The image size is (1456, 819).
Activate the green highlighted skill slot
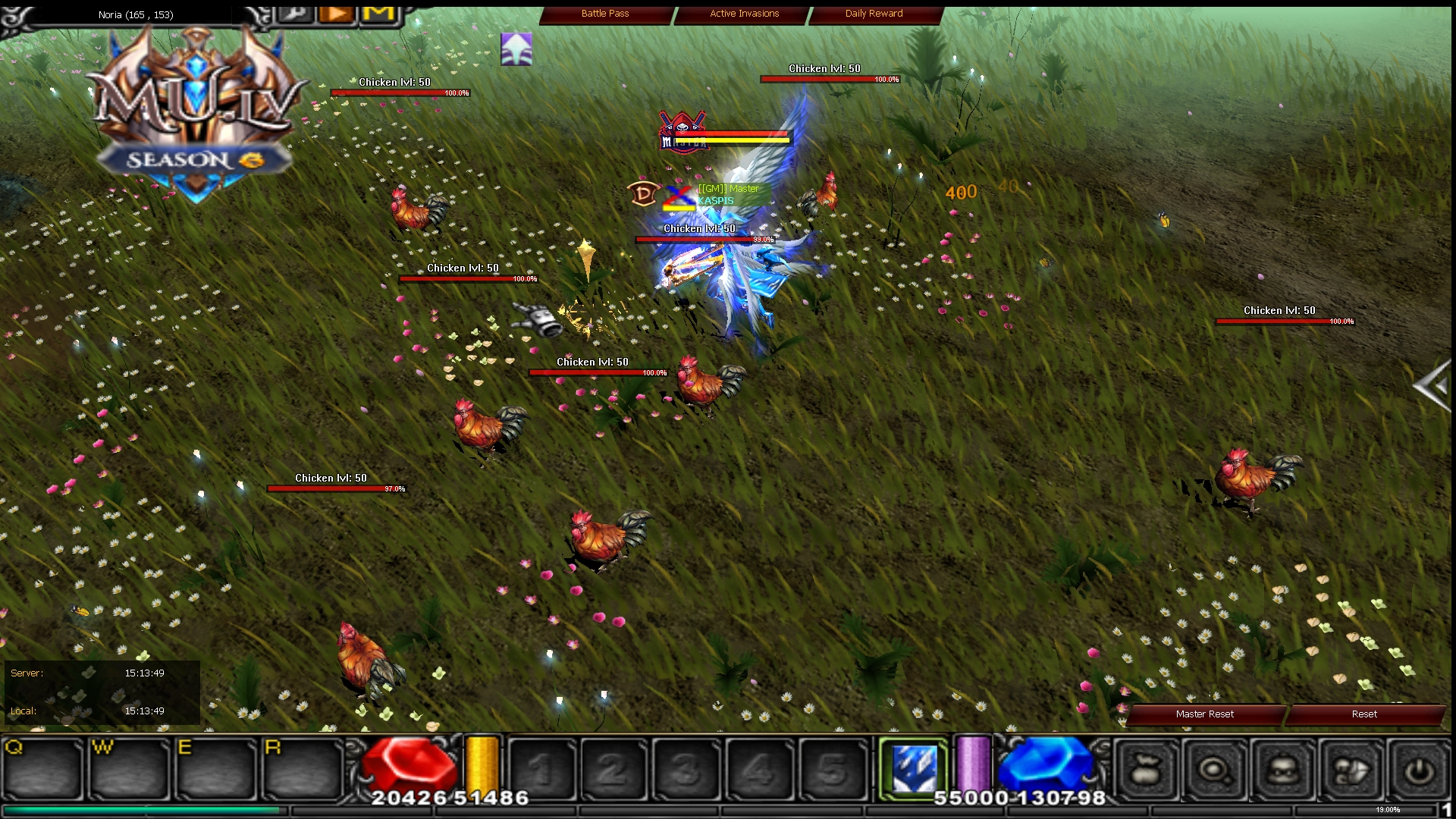(914, 767)
